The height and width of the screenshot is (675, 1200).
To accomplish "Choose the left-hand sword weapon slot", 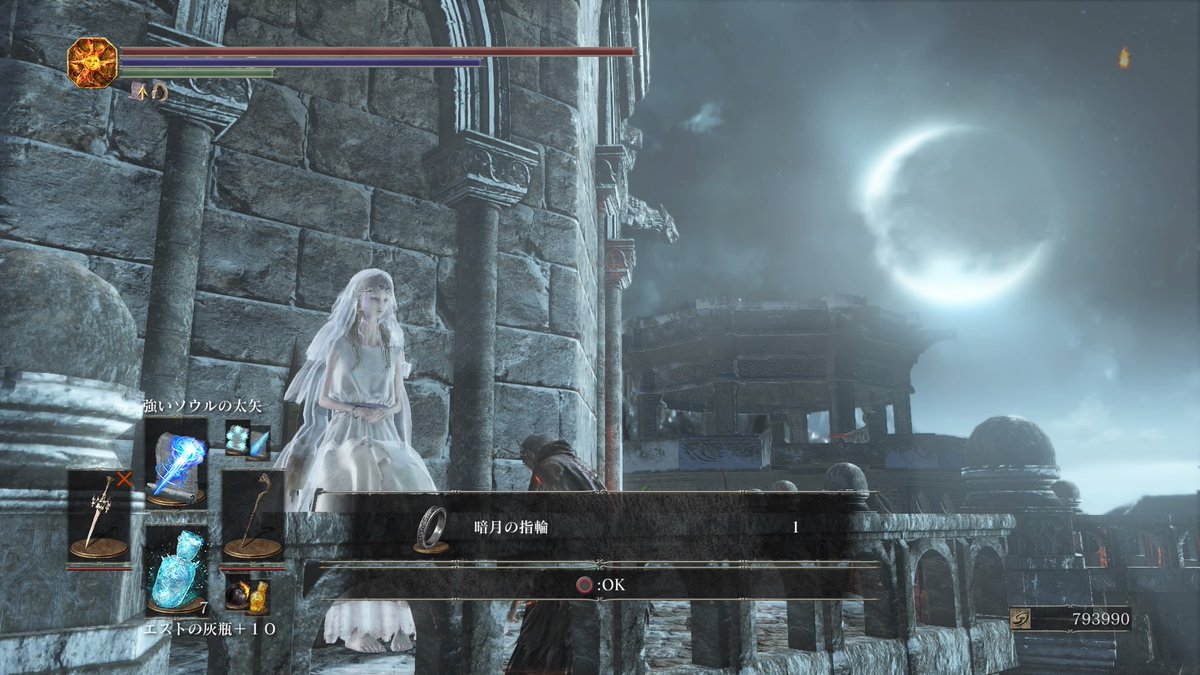I will tap(98, 515).
